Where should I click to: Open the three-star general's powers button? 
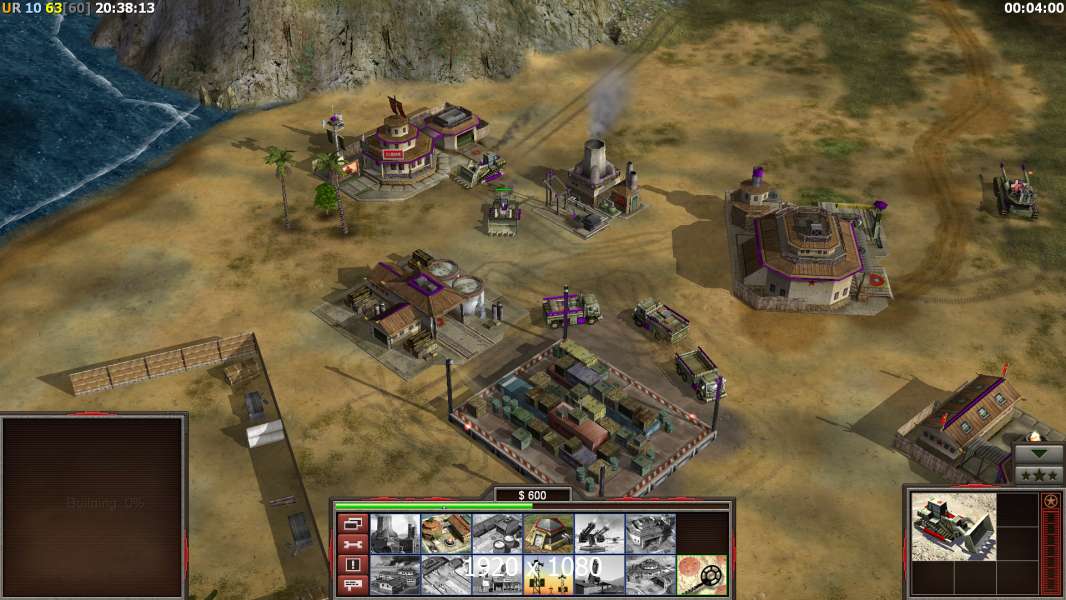click(1039, 473)
